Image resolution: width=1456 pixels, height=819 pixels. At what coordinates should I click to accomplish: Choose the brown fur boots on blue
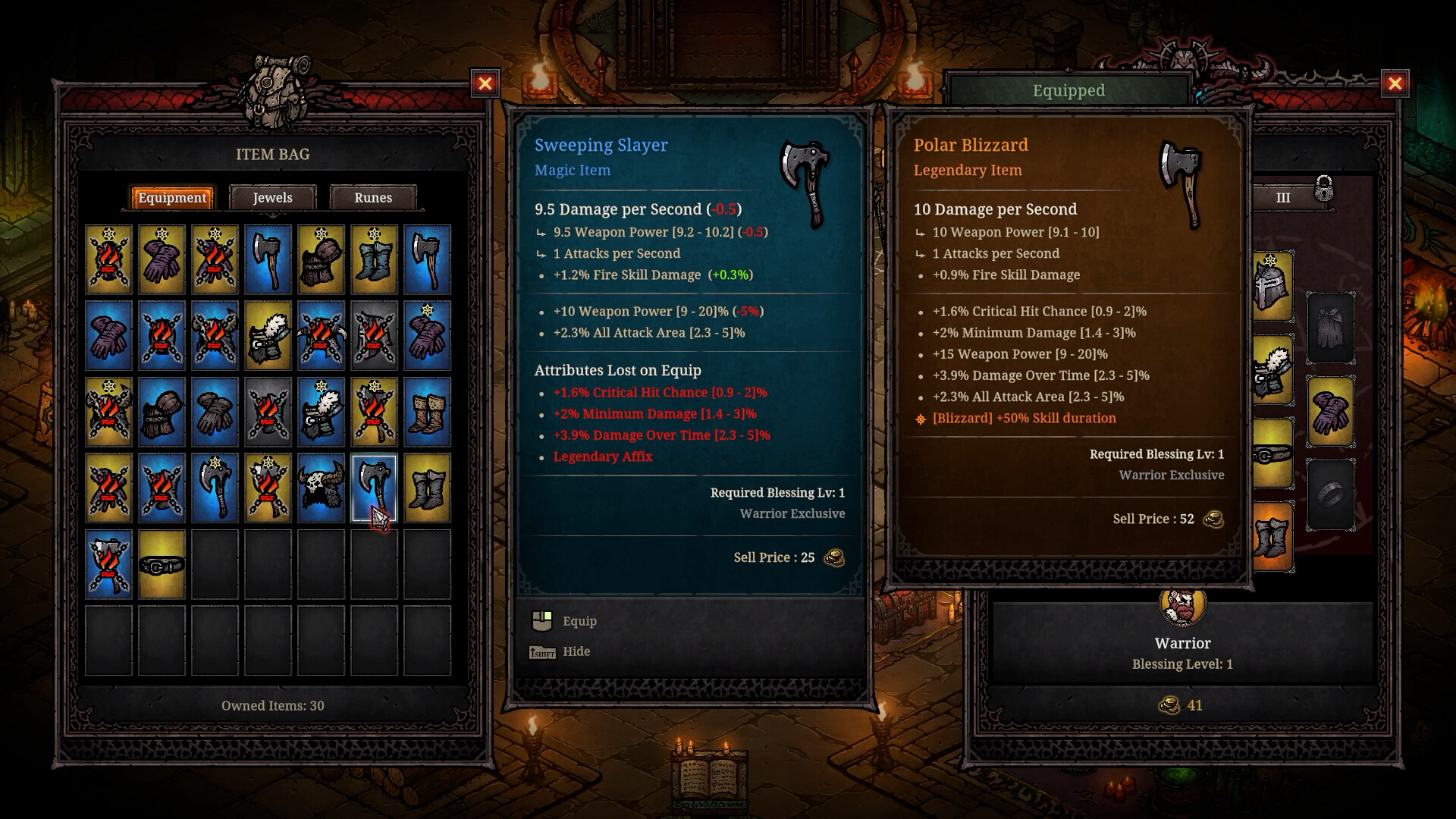tap(427, 412)
